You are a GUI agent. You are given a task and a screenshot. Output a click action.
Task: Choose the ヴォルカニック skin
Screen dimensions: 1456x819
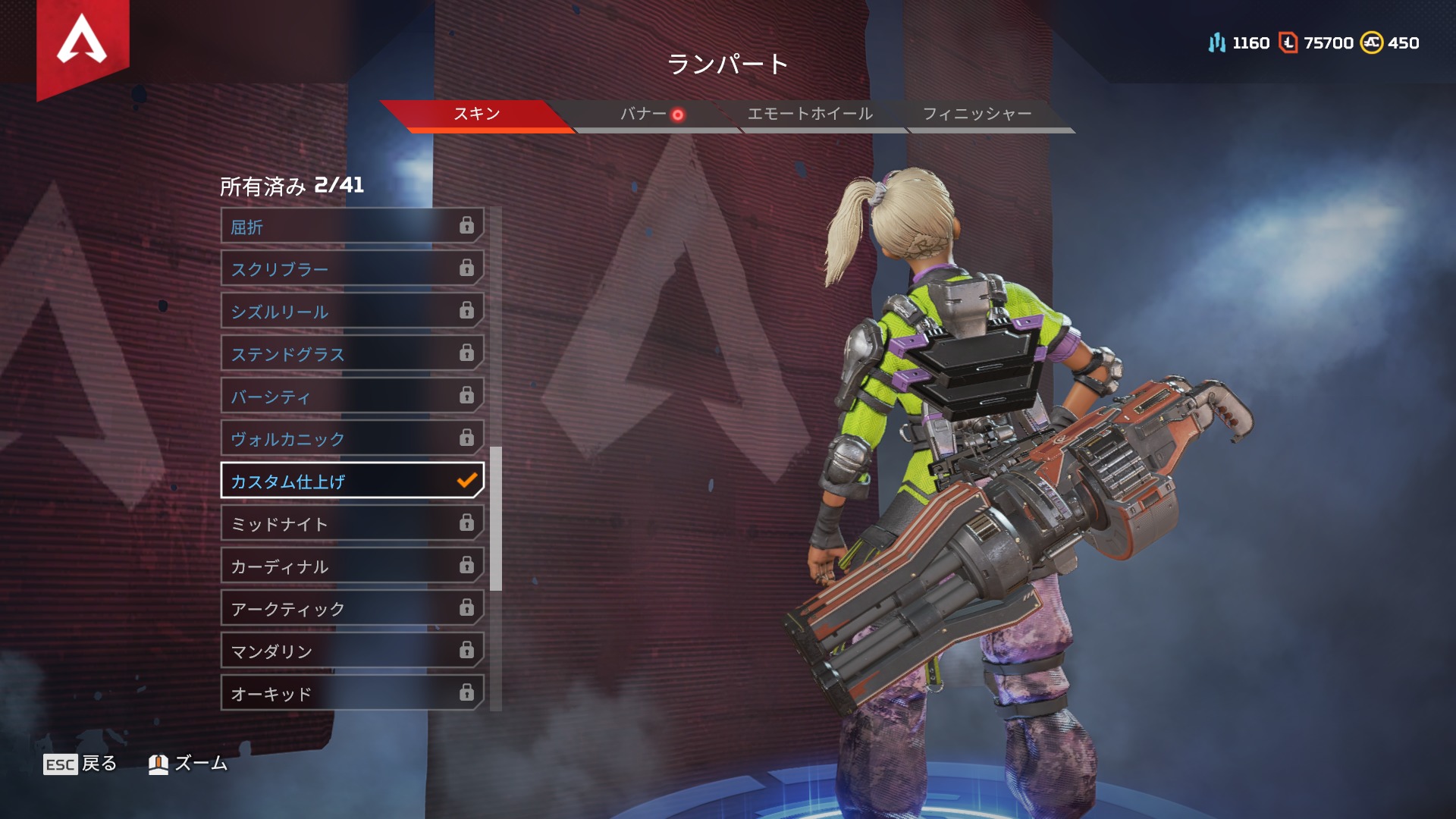coord(352,438)
